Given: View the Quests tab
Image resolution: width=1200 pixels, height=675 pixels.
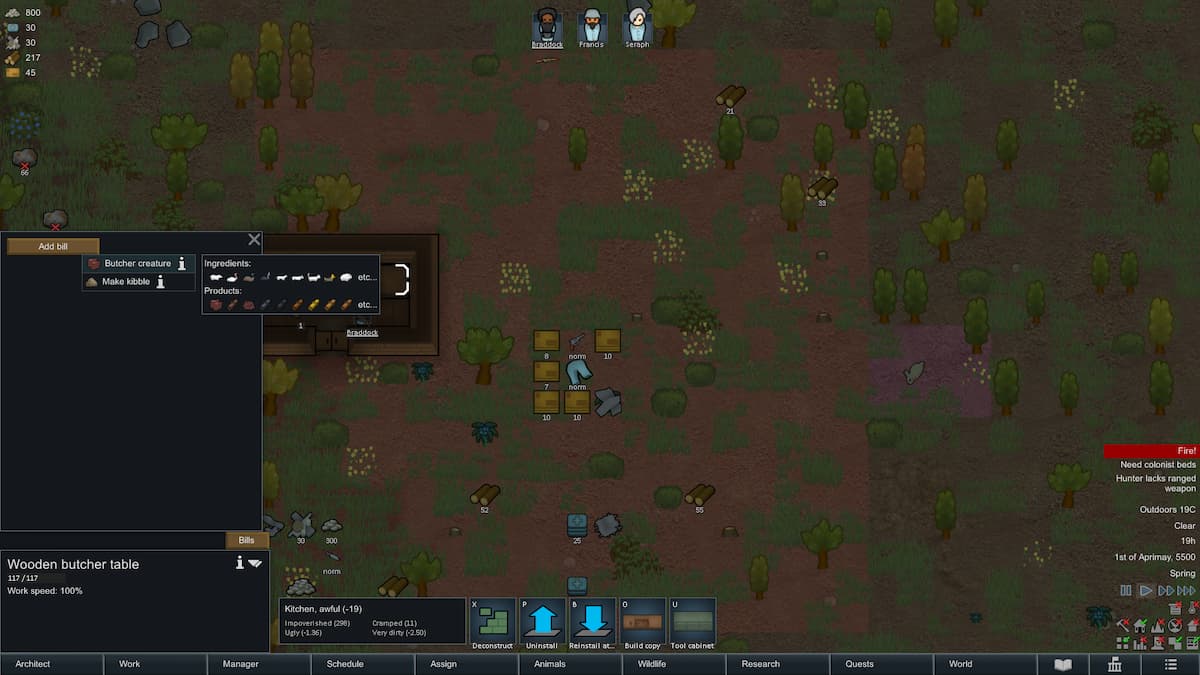Looking at the screenshot, I should 859,664.
